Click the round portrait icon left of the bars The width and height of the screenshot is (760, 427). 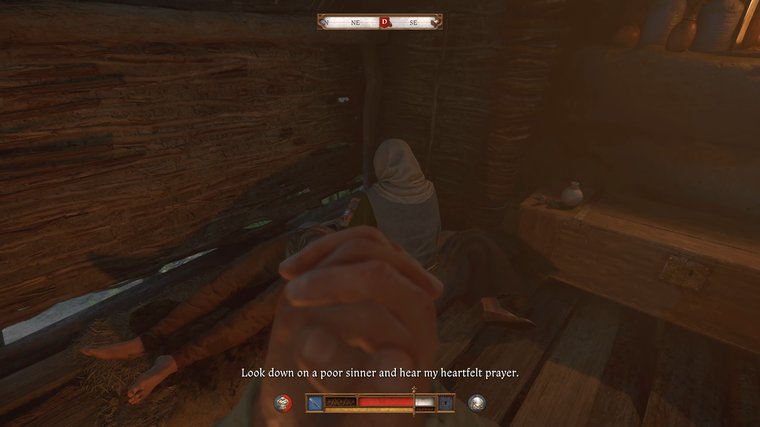[285, 403]
